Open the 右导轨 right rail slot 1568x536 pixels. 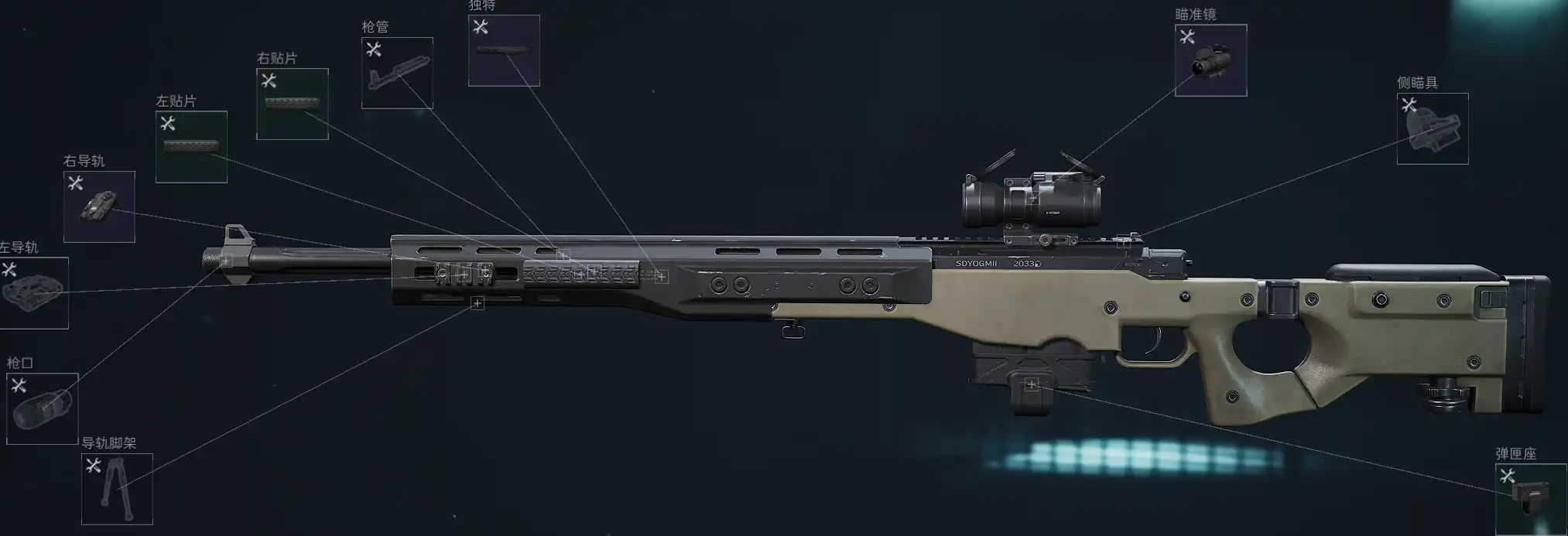[99, 207]
